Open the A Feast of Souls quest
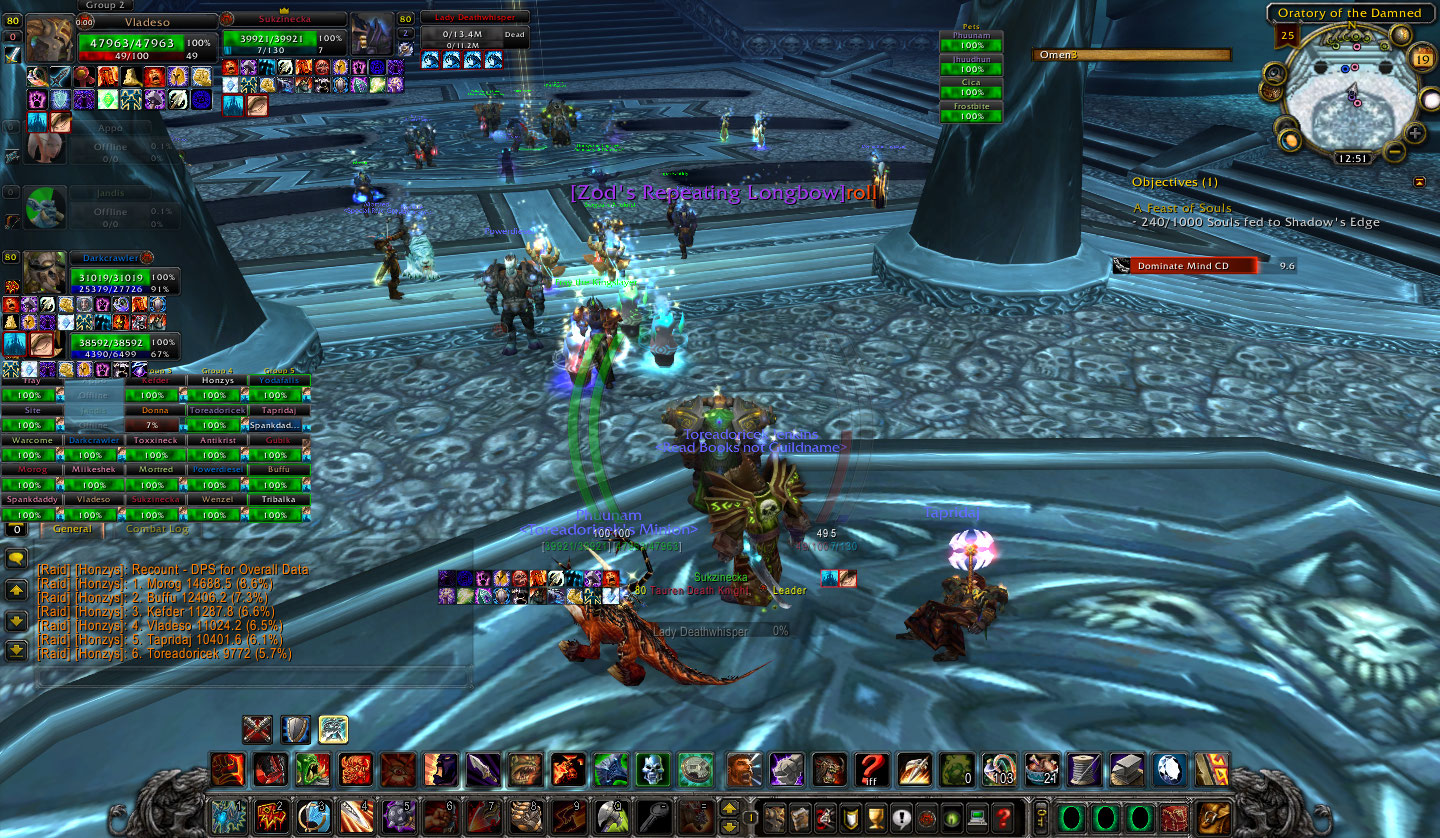1440x838 pixels. click(x=1182, y=208)
